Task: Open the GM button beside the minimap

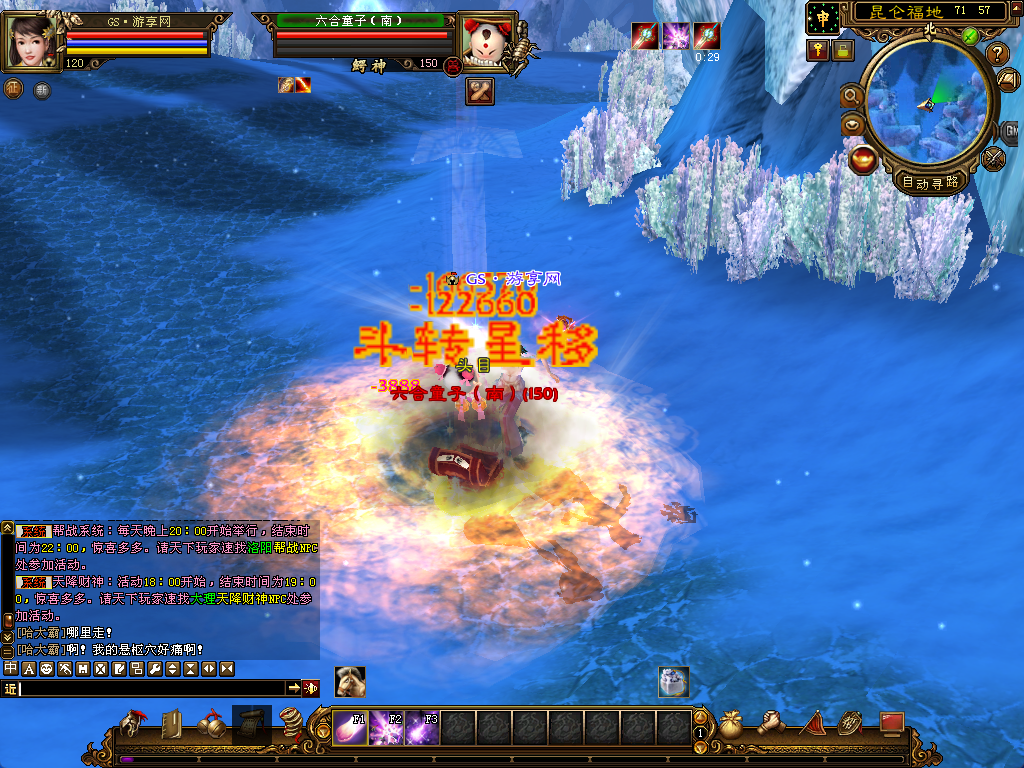Action: point(1010,132)
